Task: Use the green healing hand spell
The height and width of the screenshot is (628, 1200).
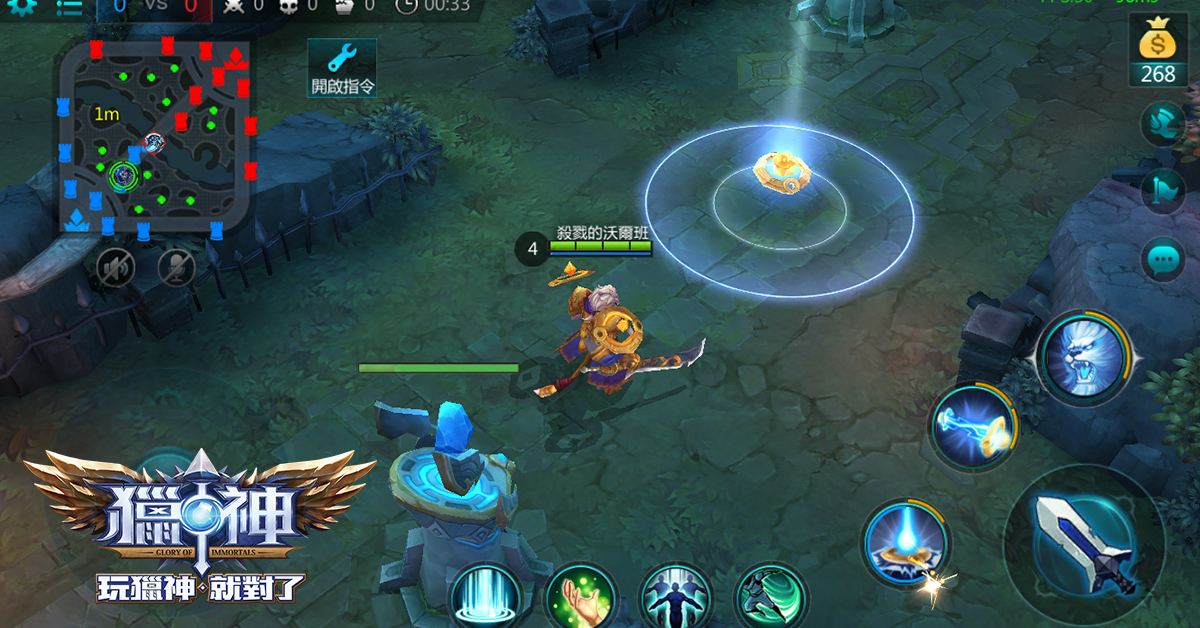Action: click(x=580, y=598)
